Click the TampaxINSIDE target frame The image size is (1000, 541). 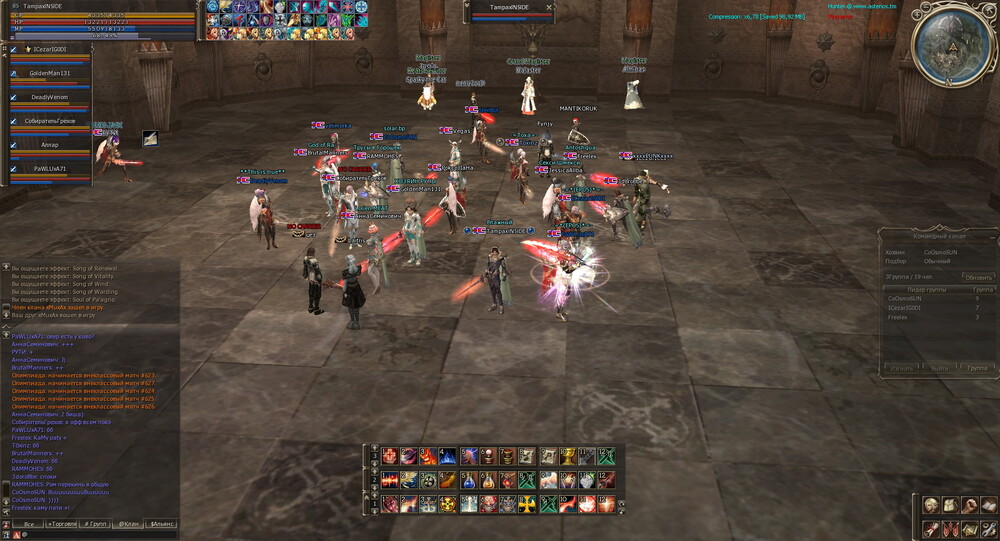pyautogui.click(x=511, y=10)
